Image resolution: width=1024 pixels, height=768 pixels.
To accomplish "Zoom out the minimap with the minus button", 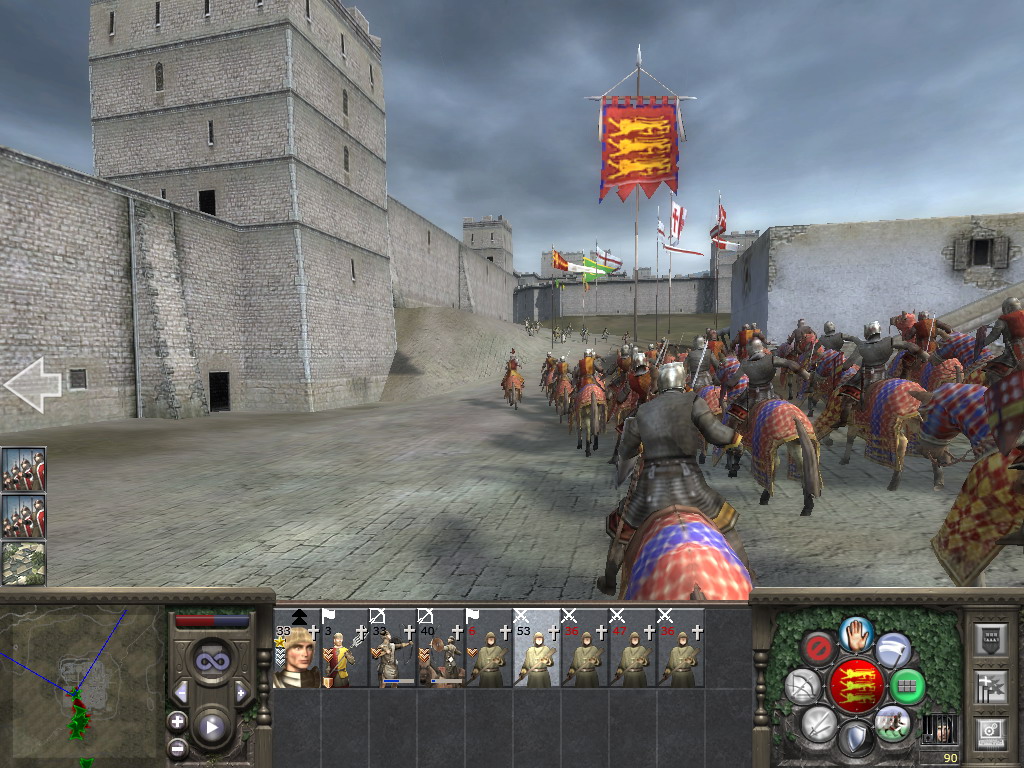I will tap(177, 746).
